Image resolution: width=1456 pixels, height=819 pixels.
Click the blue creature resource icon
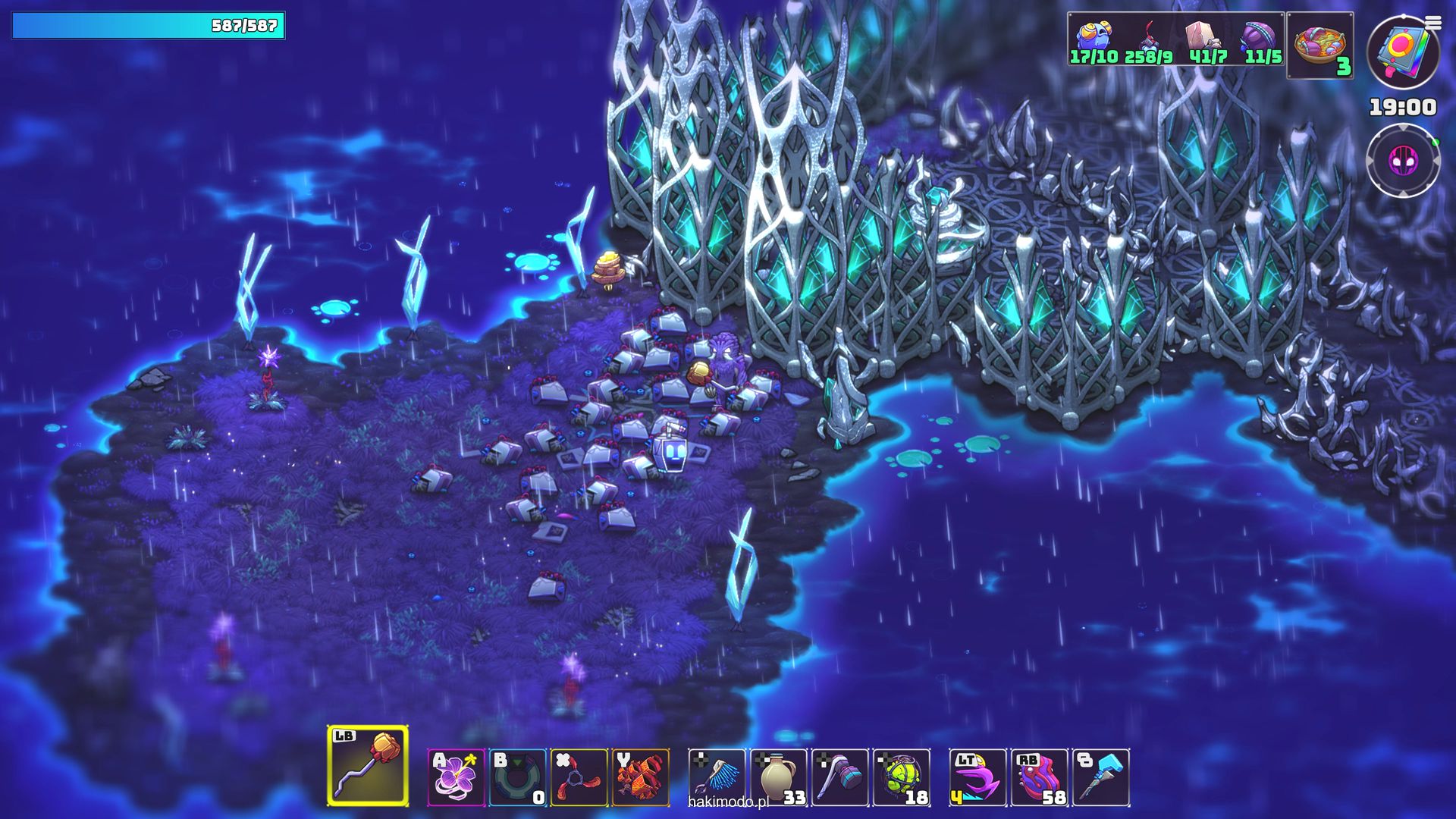coord(1094,36)
